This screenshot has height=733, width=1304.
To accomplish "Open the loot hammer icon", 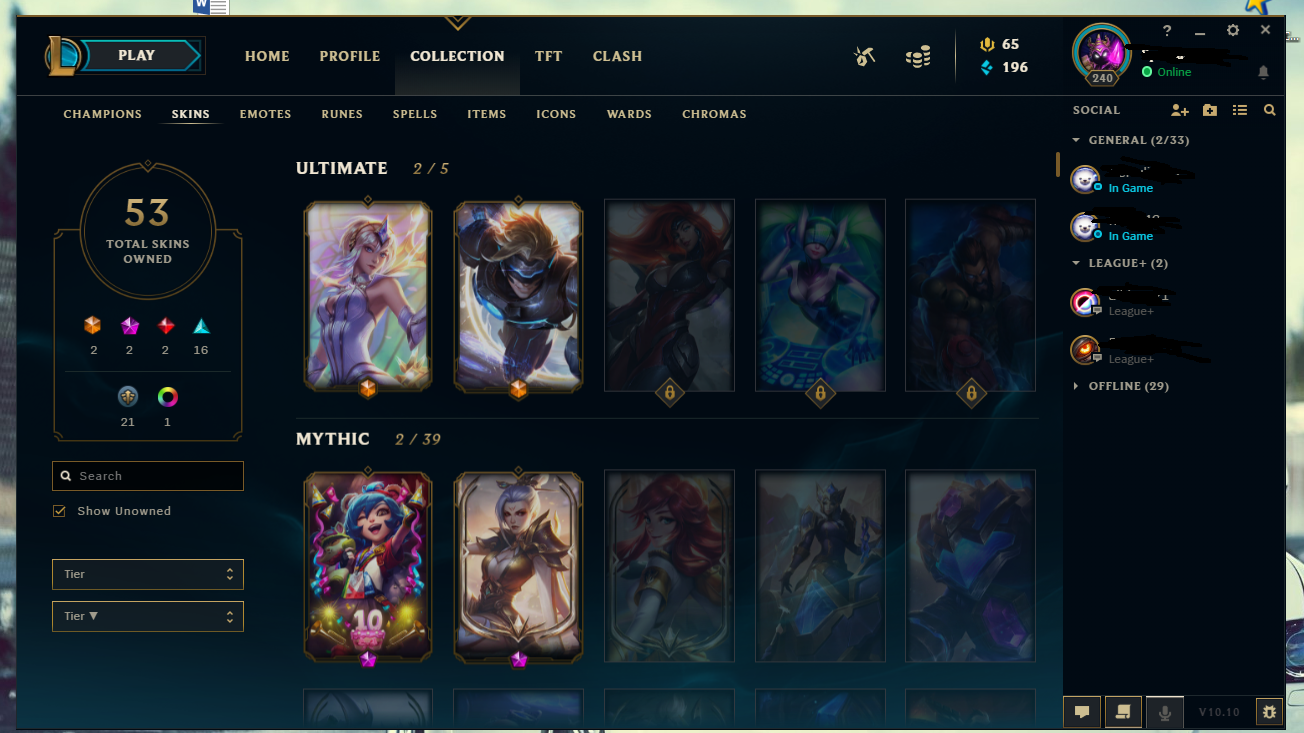I will pyautogui.click(x=865, y=57).
